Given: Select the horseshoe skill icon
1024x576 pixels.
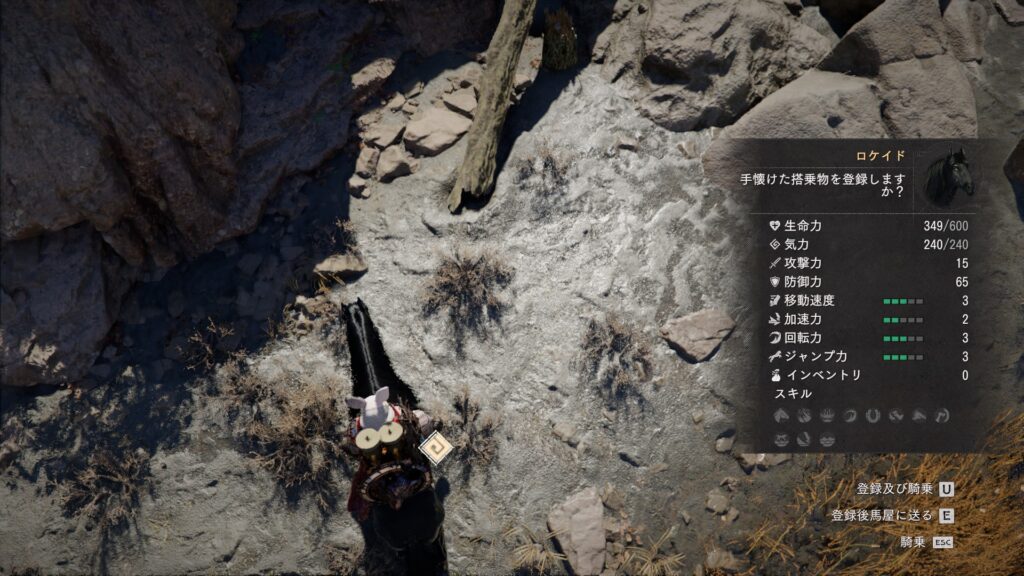Looking at the screenshot, I should coord(873,416).
